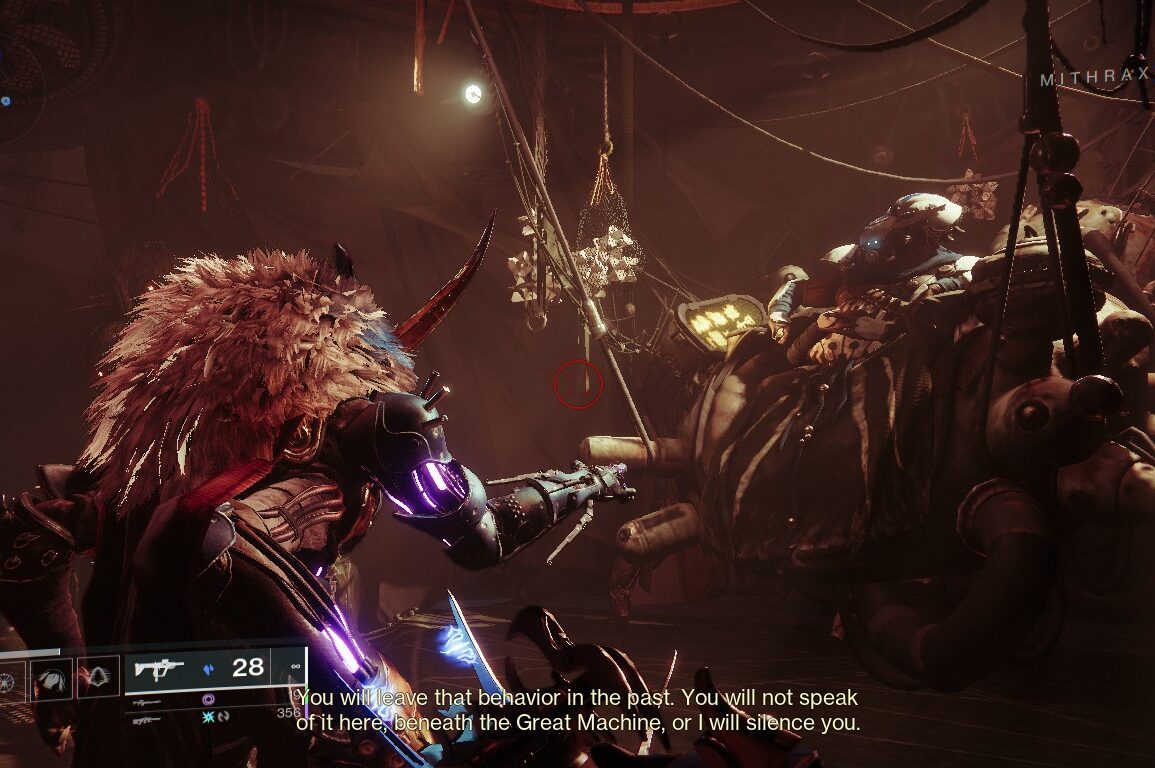The image size is (1155, 768).
Task: Switch to the second stowed weapon
Action: pos(146,703)
